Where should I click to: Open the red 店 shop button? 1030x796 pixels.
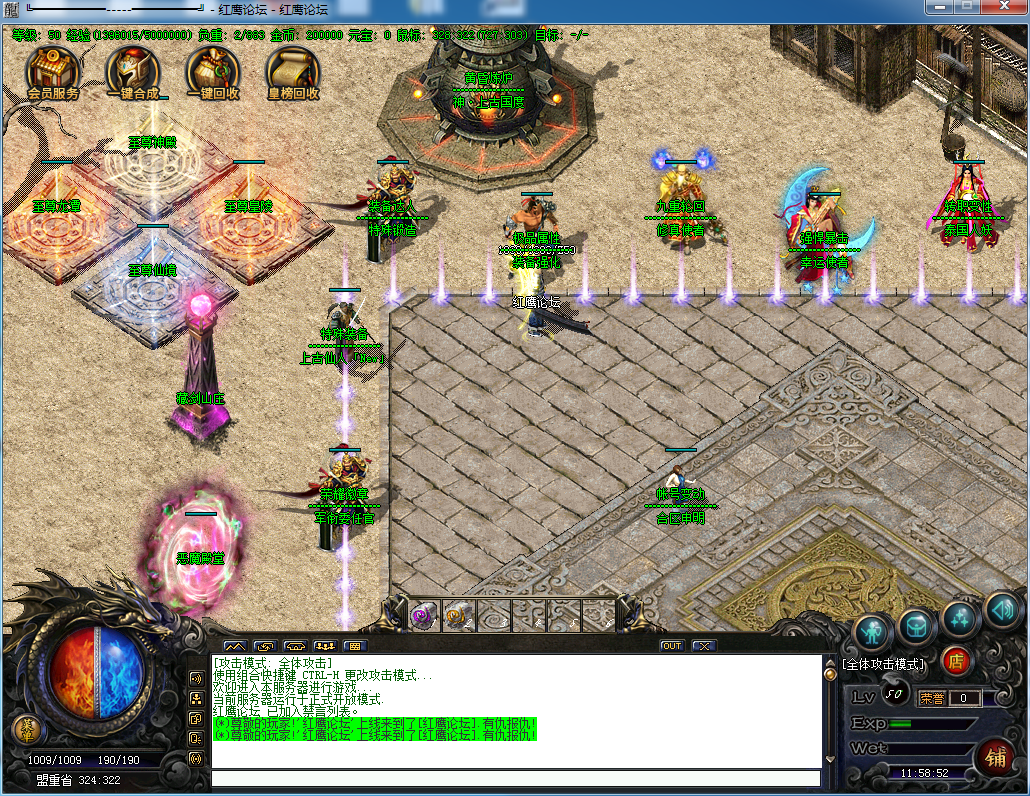pyautogui.click(x=956, y=661)
